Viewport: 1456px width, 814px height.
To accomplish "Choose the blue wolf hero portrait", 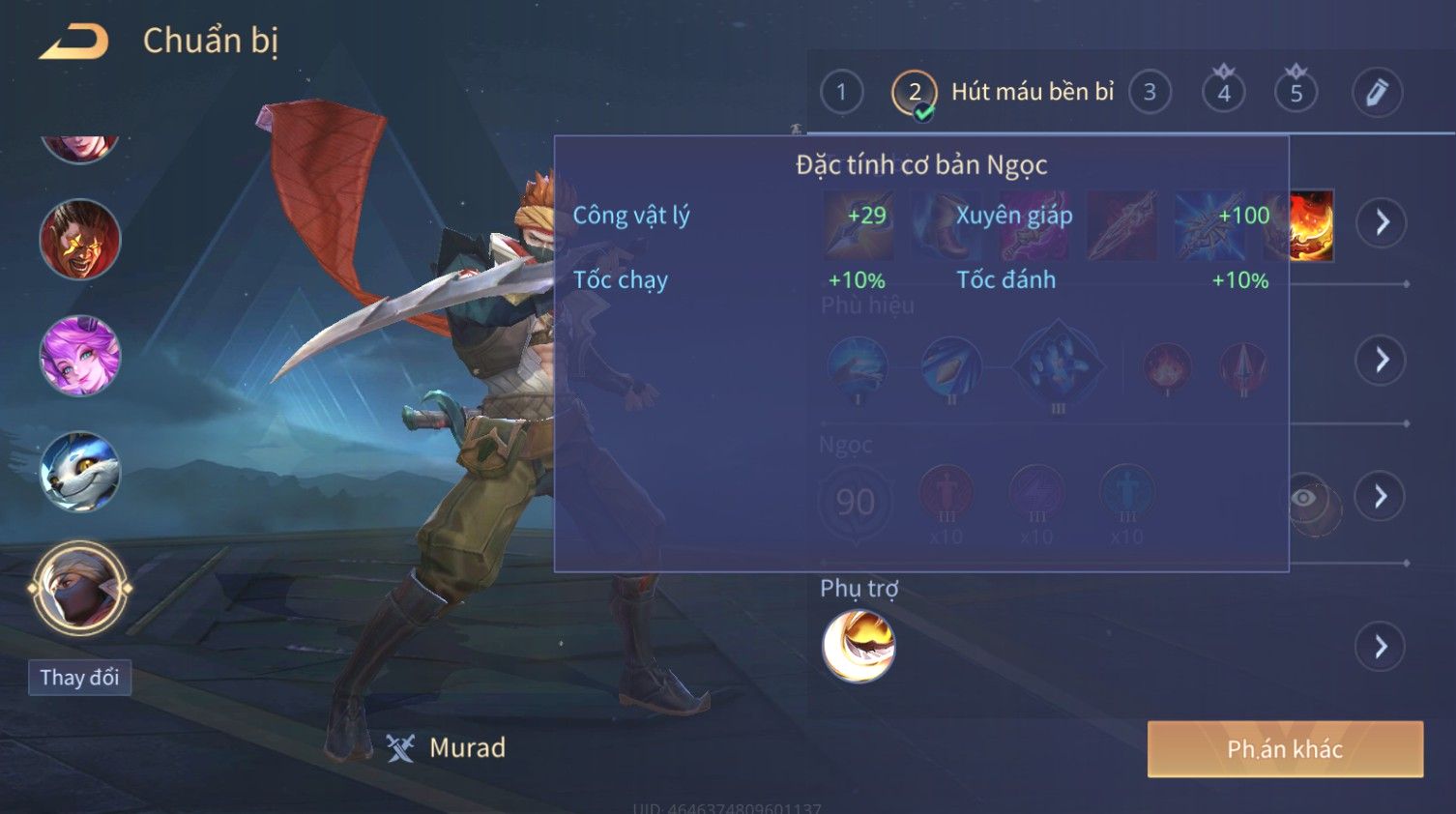I will (x=79, y=472).
